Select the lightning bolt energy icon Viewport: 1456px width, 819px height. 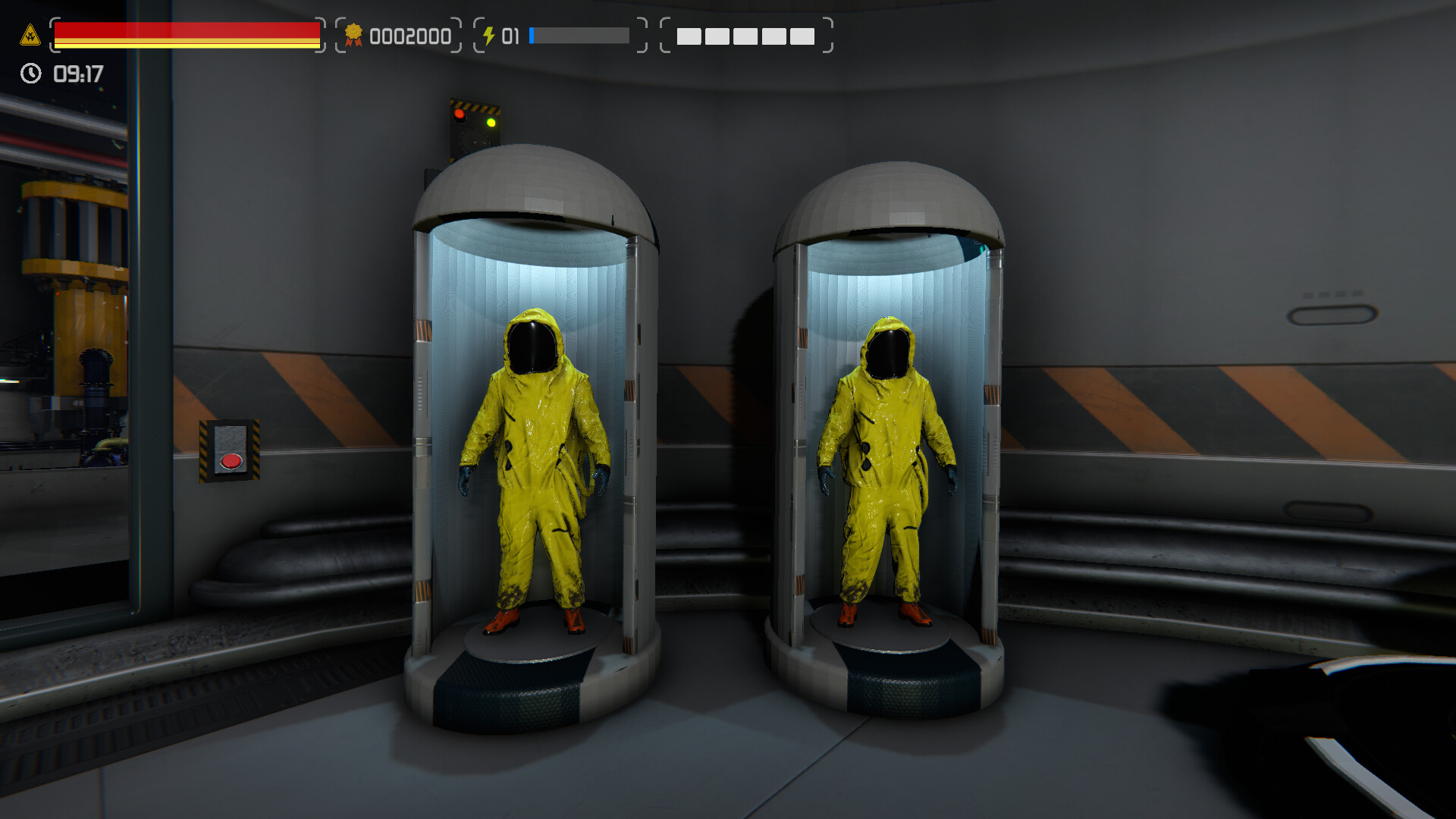[489, 34]
